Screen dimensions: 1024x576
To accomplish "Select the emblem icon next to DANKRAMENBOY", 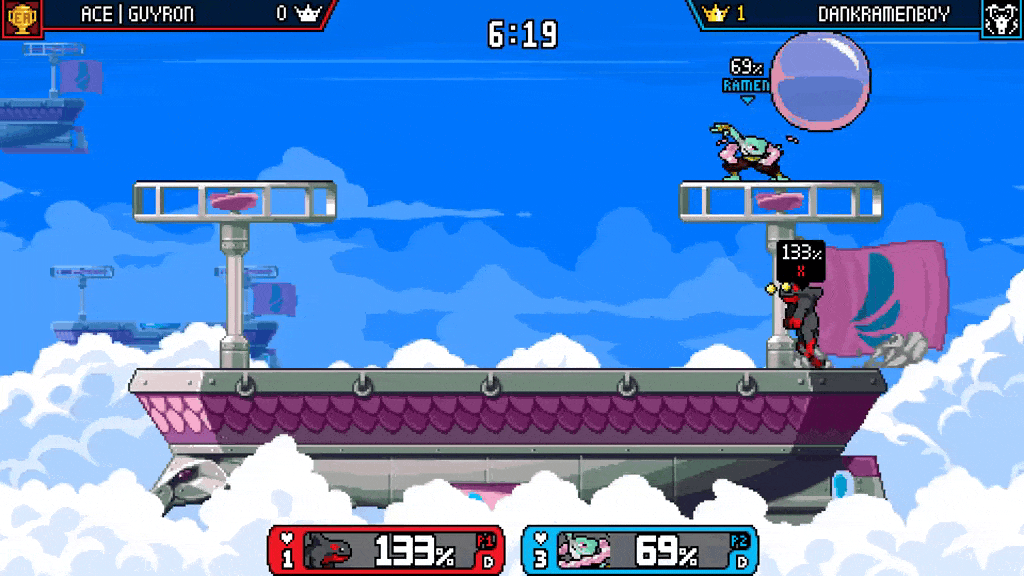I will click(1002, 18).
